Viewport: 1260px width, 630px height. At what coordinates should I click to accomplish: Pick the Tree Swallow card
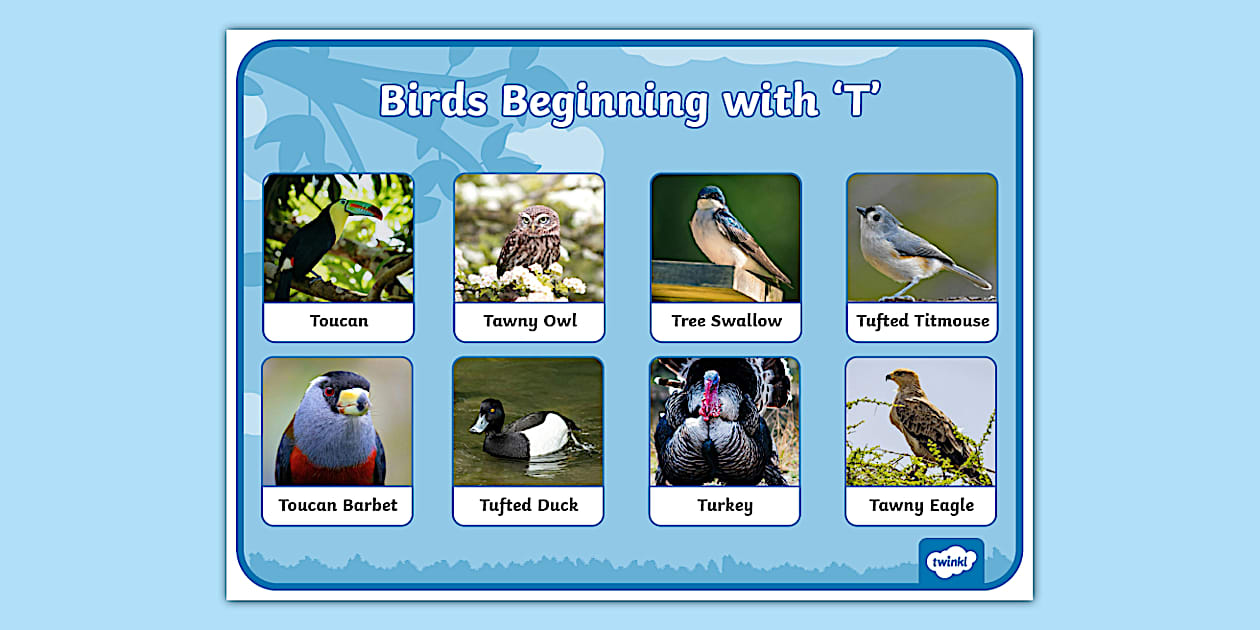click(x=726, y=257)
